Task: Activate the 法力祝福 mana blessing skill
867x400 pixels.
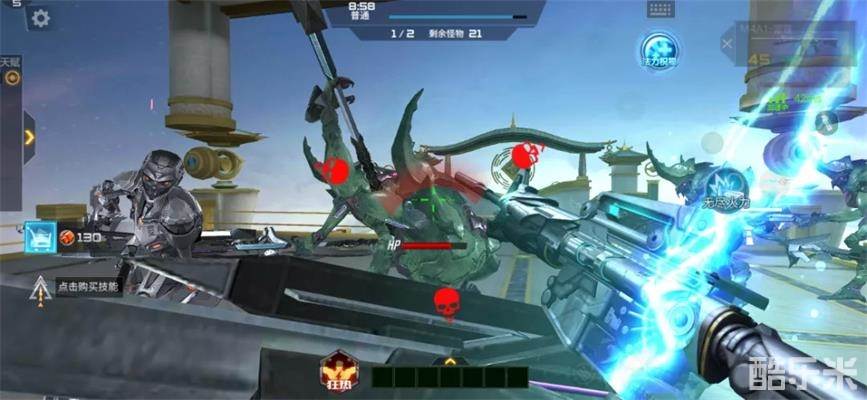Action: [659, 51]
